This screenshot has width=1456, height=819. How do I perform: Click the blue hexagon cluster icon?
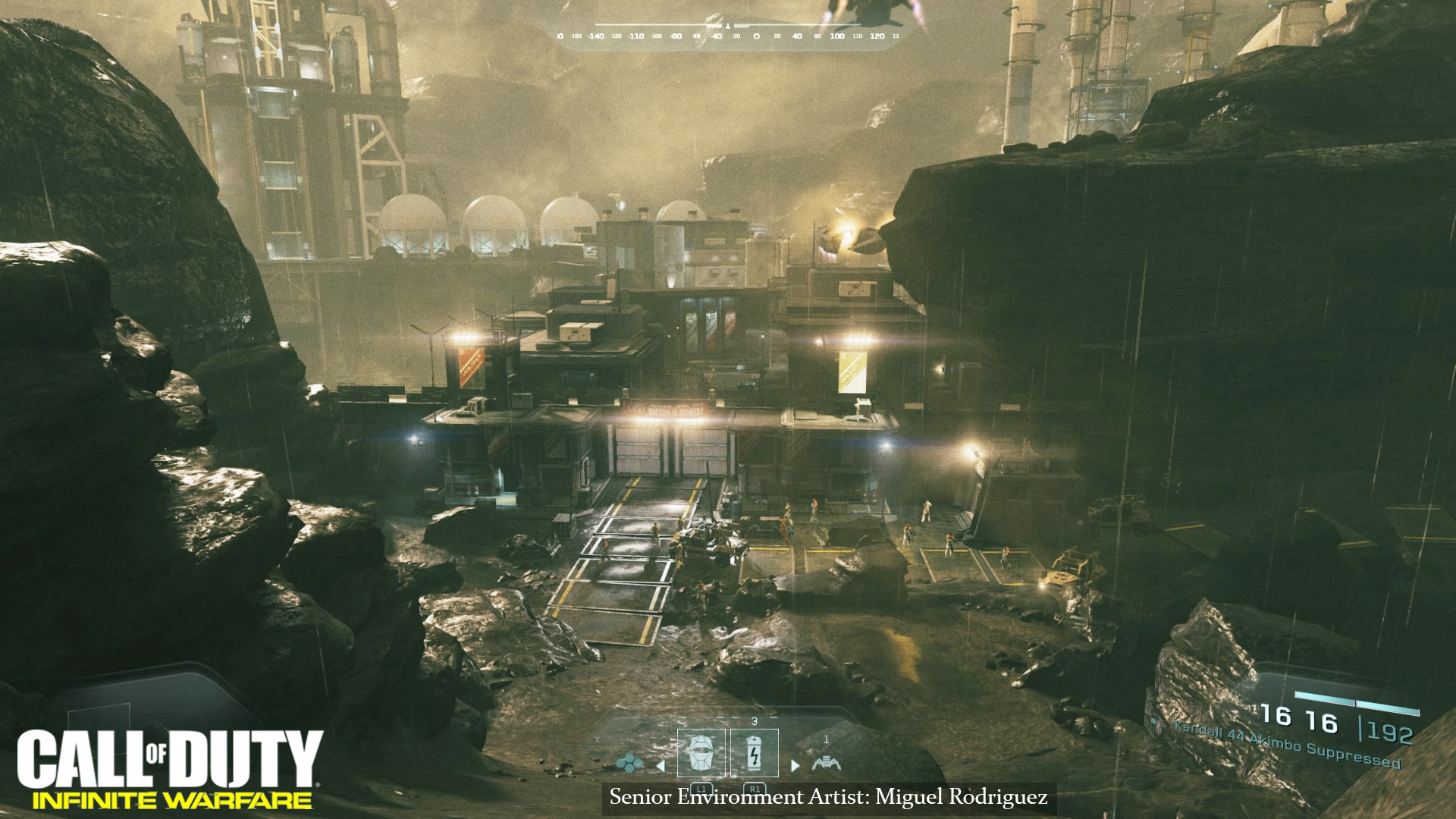point(629,761)
